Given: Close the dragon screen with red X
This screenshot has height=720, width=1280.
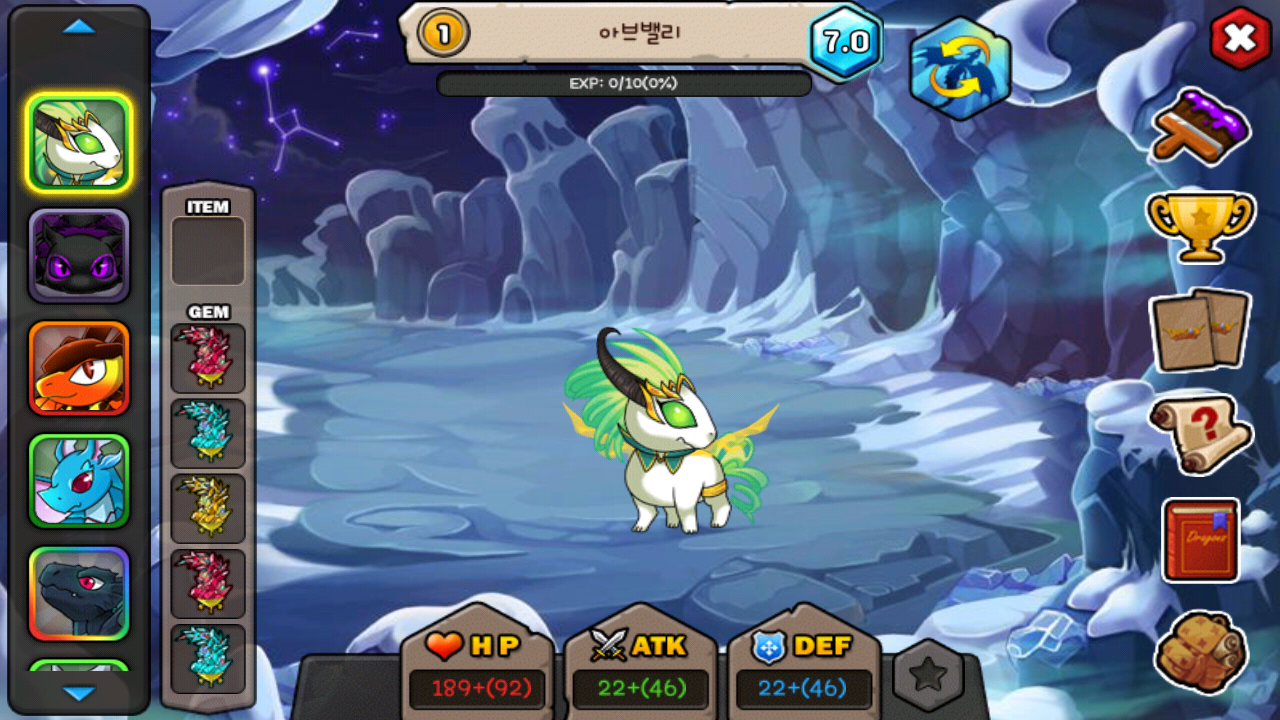Looking at the screenshot, I should tap(1240, 39).
